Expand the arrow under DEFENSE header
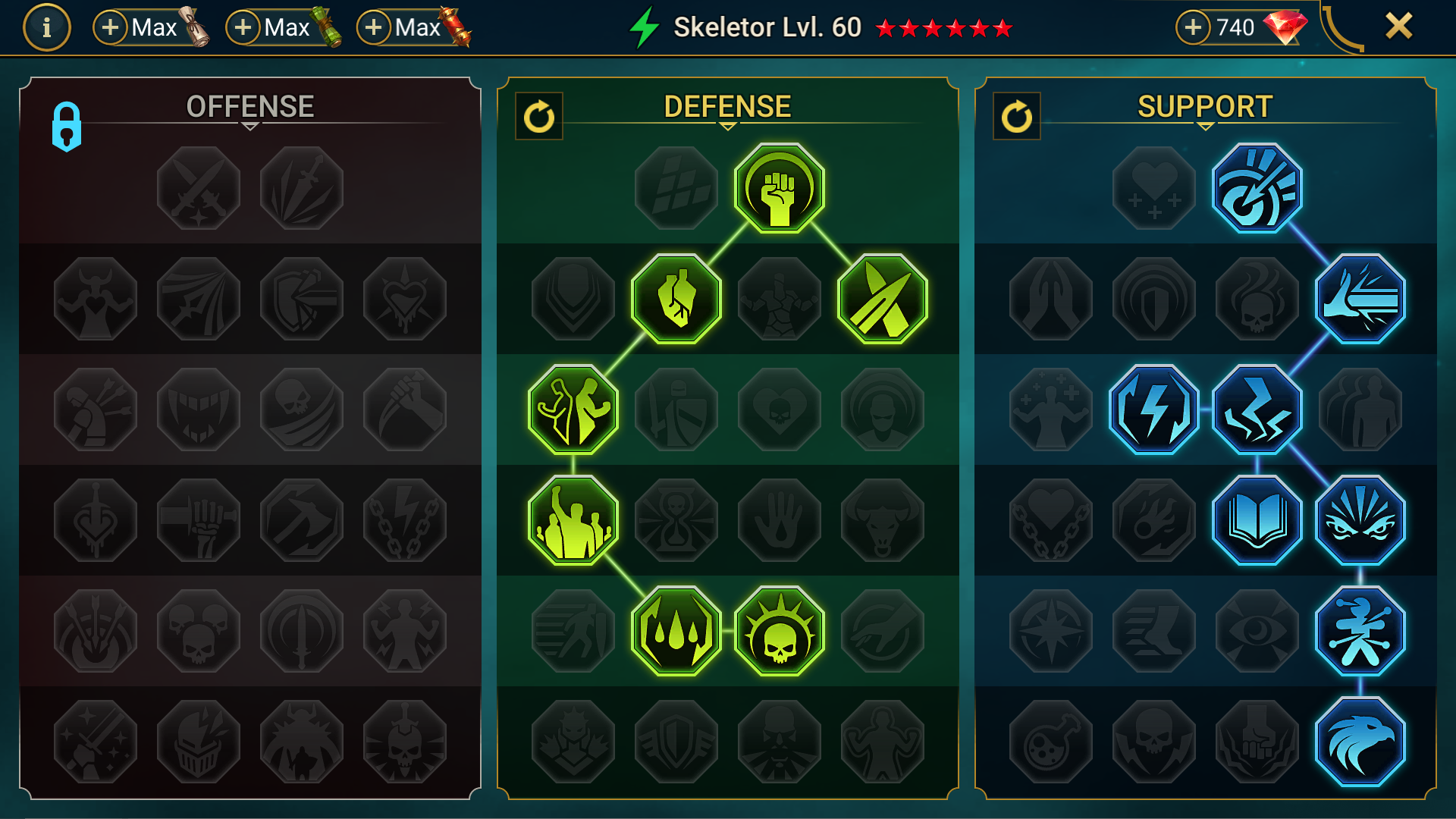The image size is (1456, 819). (727, 127)
